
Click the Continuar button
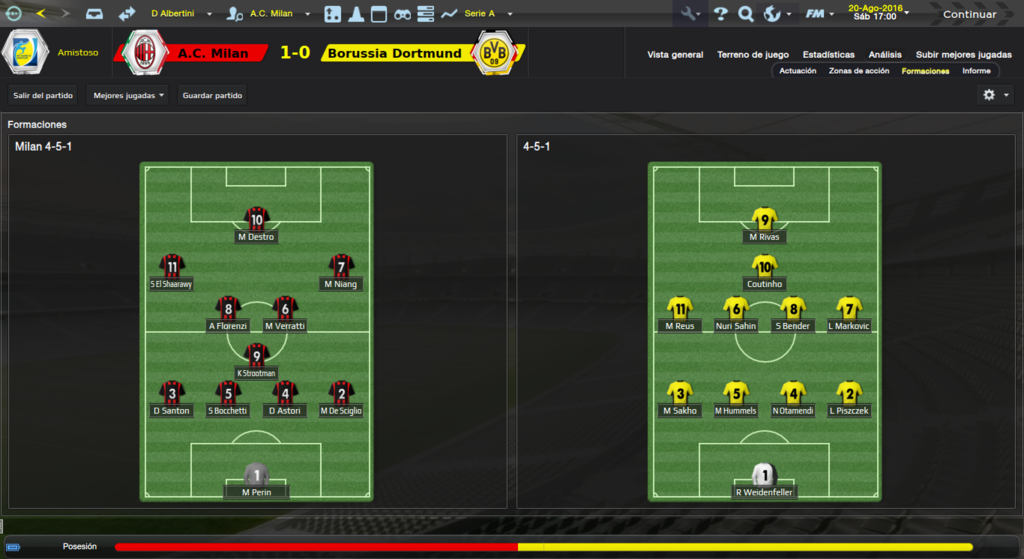coord(968,14)
